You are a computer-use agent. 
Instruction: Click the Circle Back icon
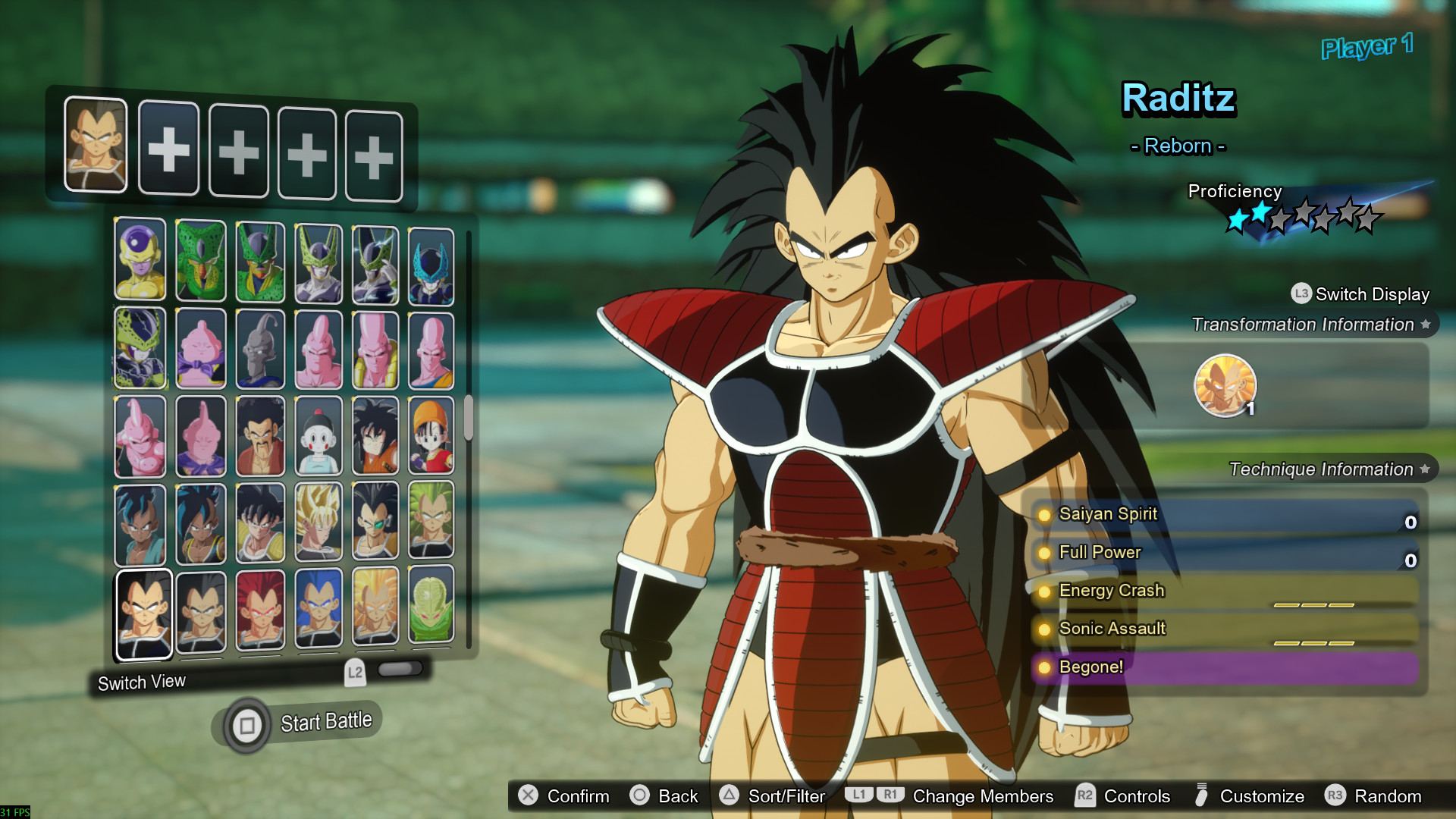click(x=639, y=796)
